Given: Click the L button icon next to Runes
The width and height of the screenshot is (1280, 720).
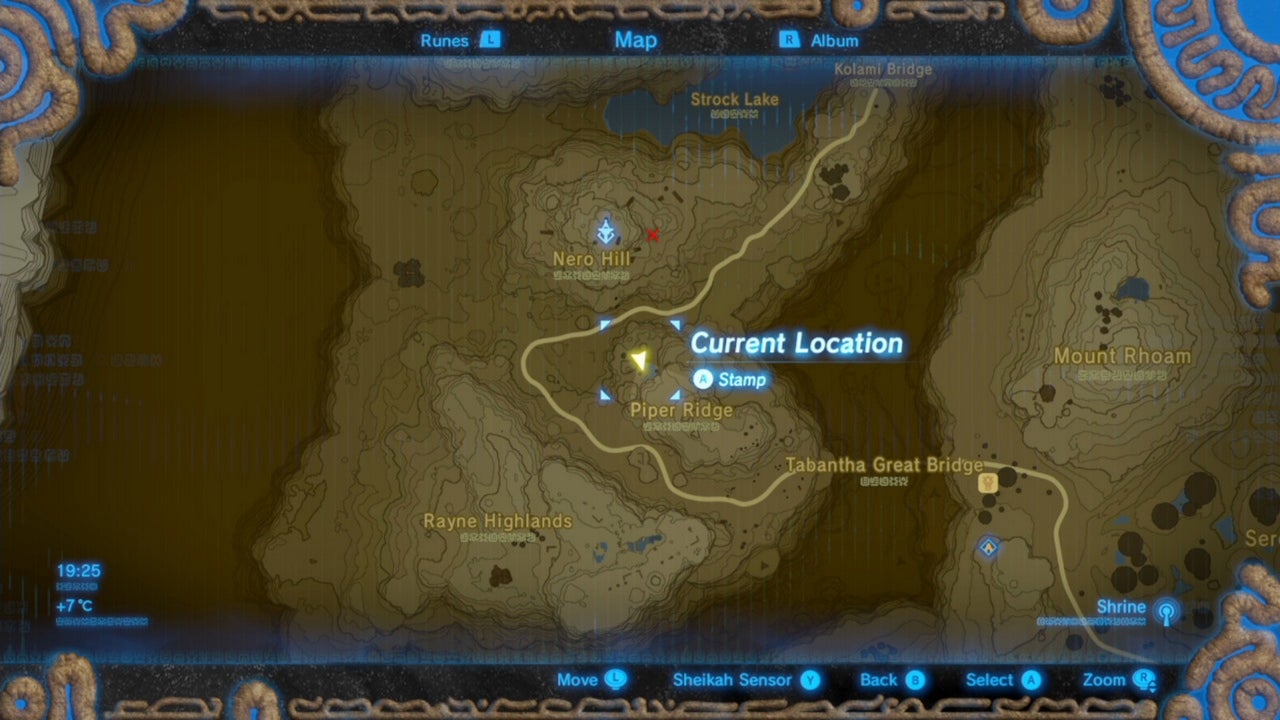Looking at the screenshot, I should click(490, 41).
